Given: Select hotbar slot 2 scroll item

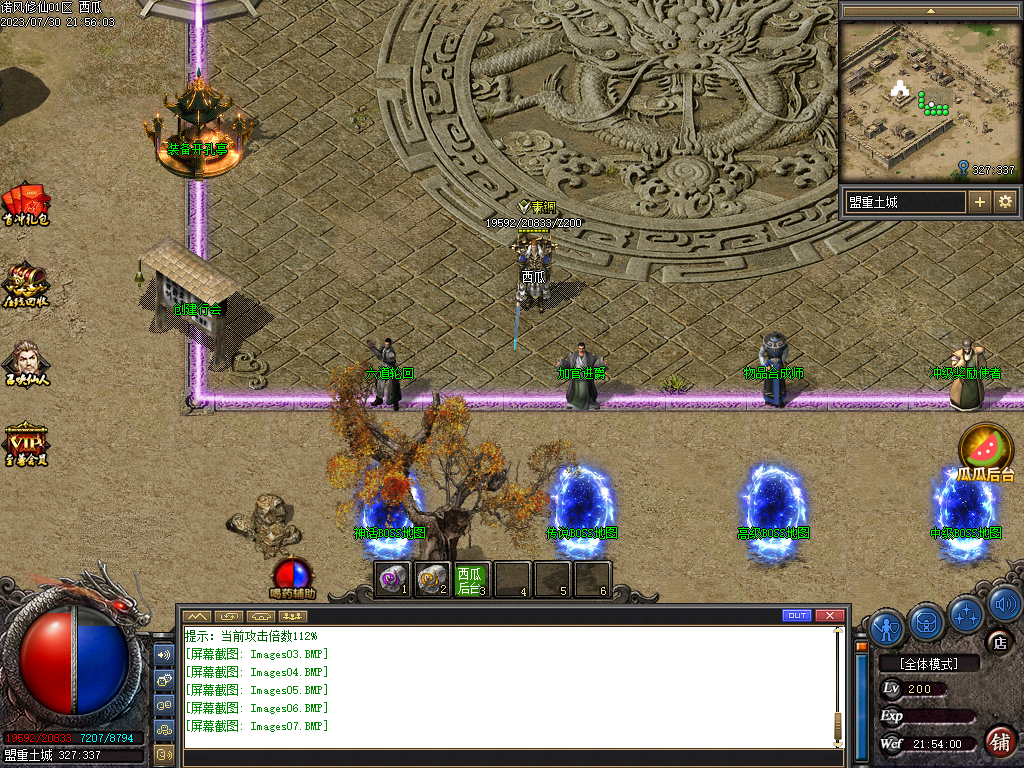Looking at the screenshot, I should 432,579.
